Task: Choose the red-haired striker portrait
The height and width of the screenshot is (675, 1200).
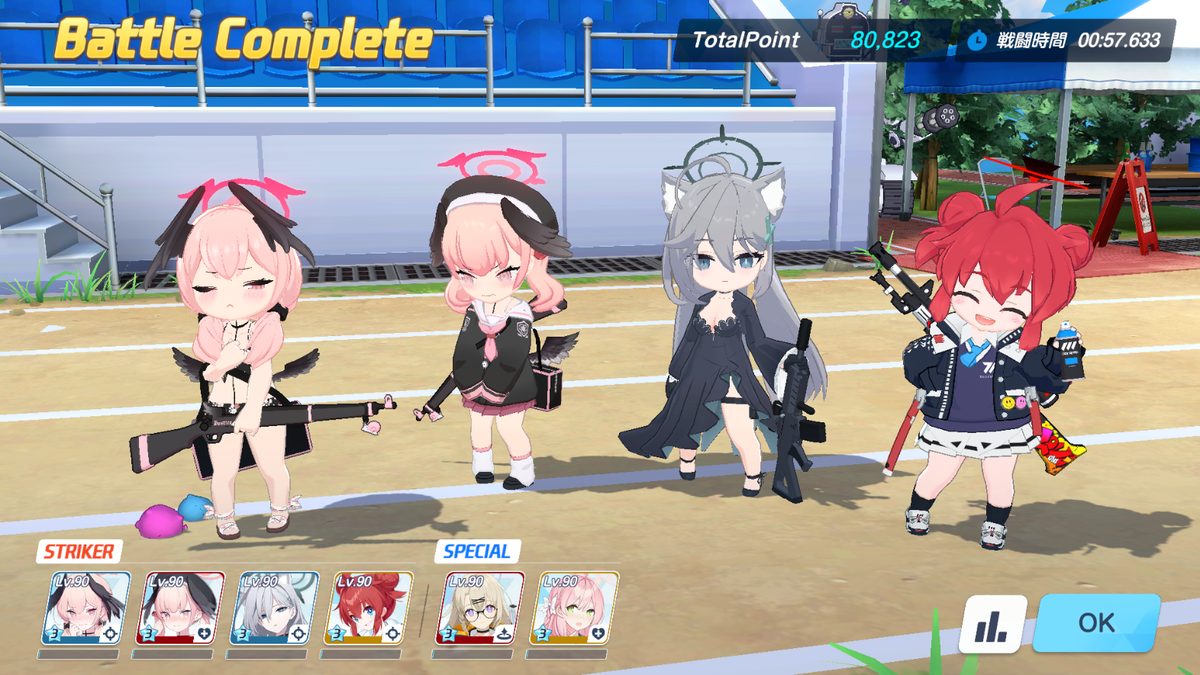Action: 369,608
